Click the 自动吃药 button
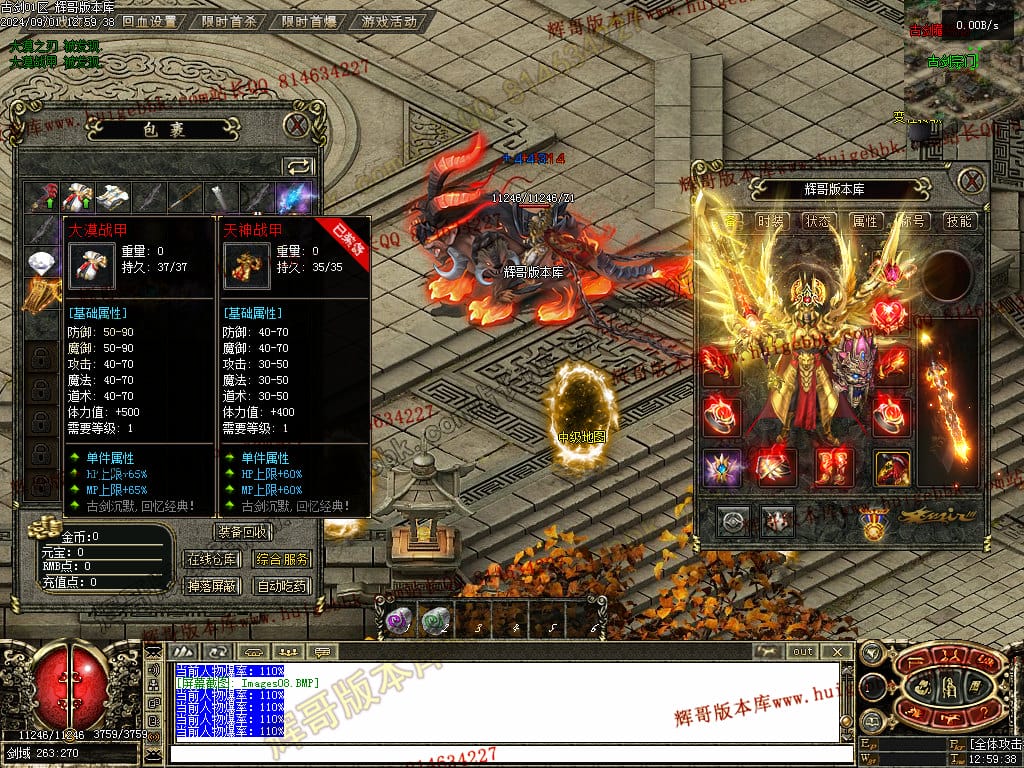 282,586
